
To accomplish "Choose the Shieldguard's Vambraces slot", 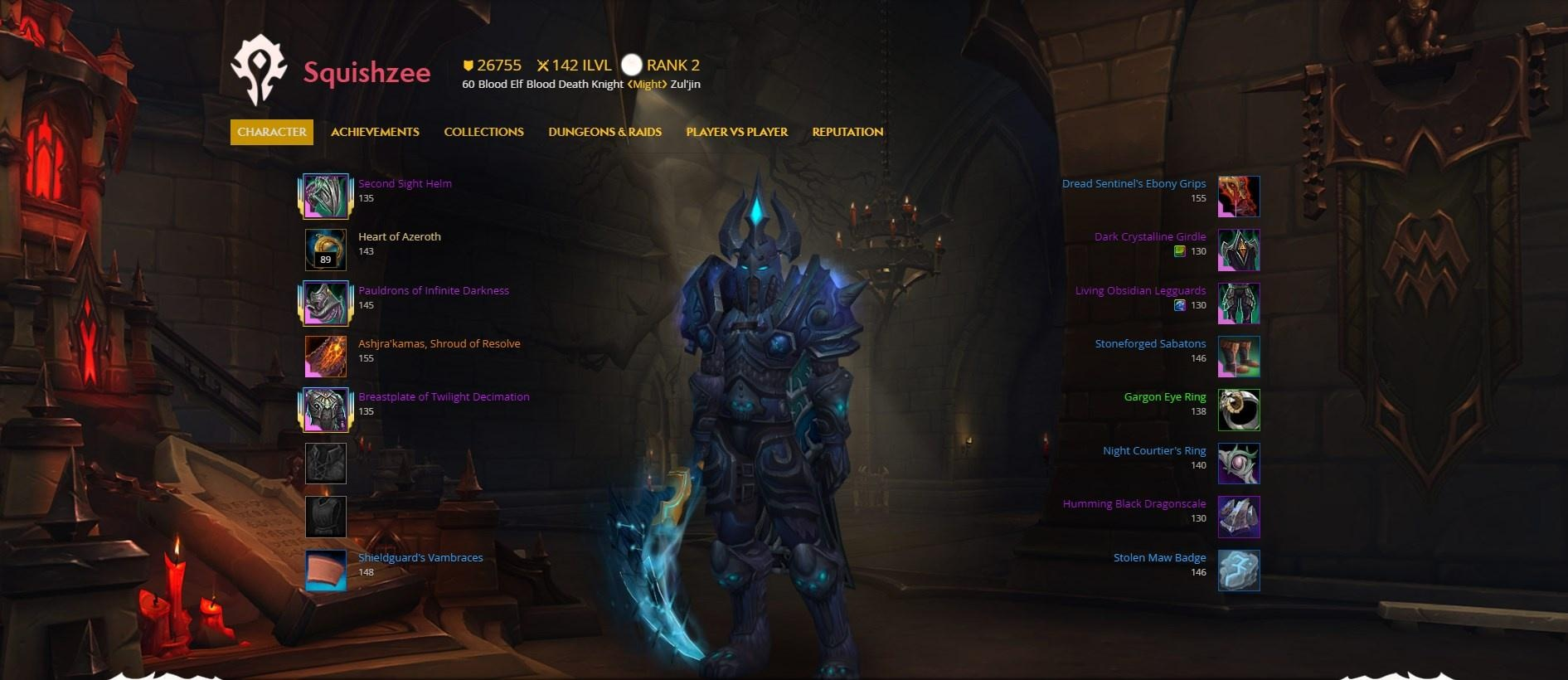I will pyautogui.click(x=325, y=571).
